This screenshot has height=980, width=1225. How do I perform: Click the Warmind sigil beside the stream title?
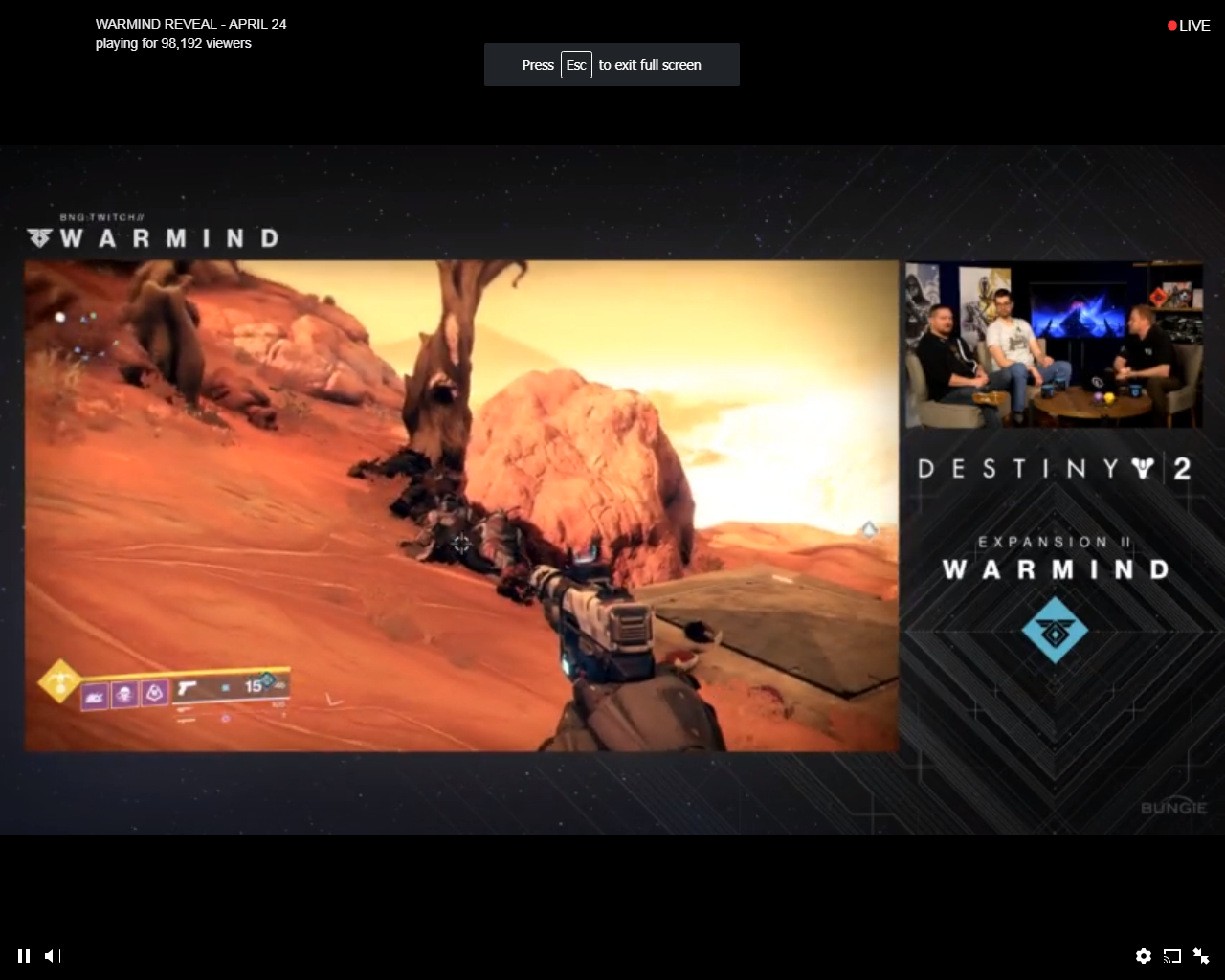pos(38,236)
